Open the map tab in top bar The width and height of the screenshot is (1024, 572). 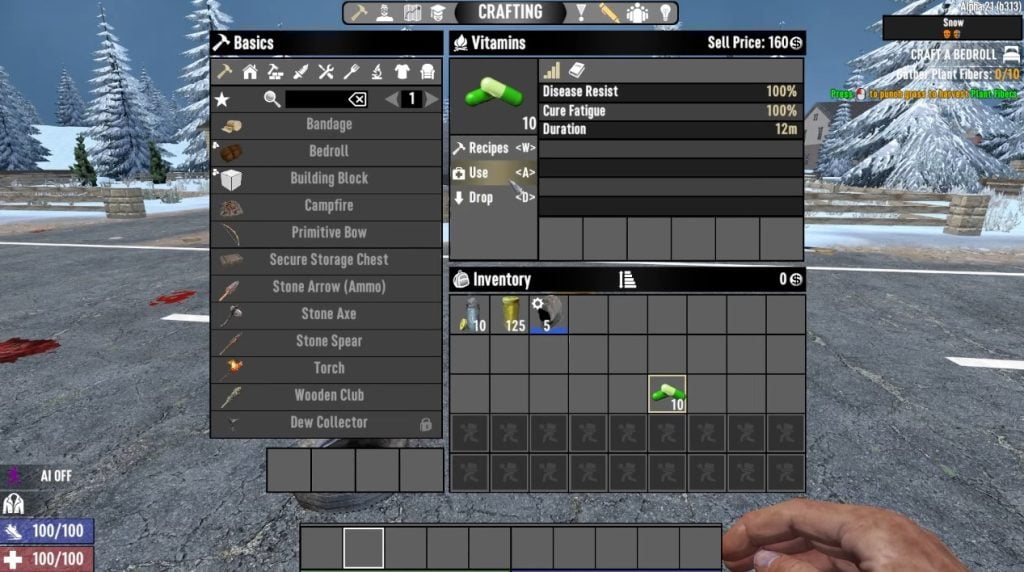point(412,13)
